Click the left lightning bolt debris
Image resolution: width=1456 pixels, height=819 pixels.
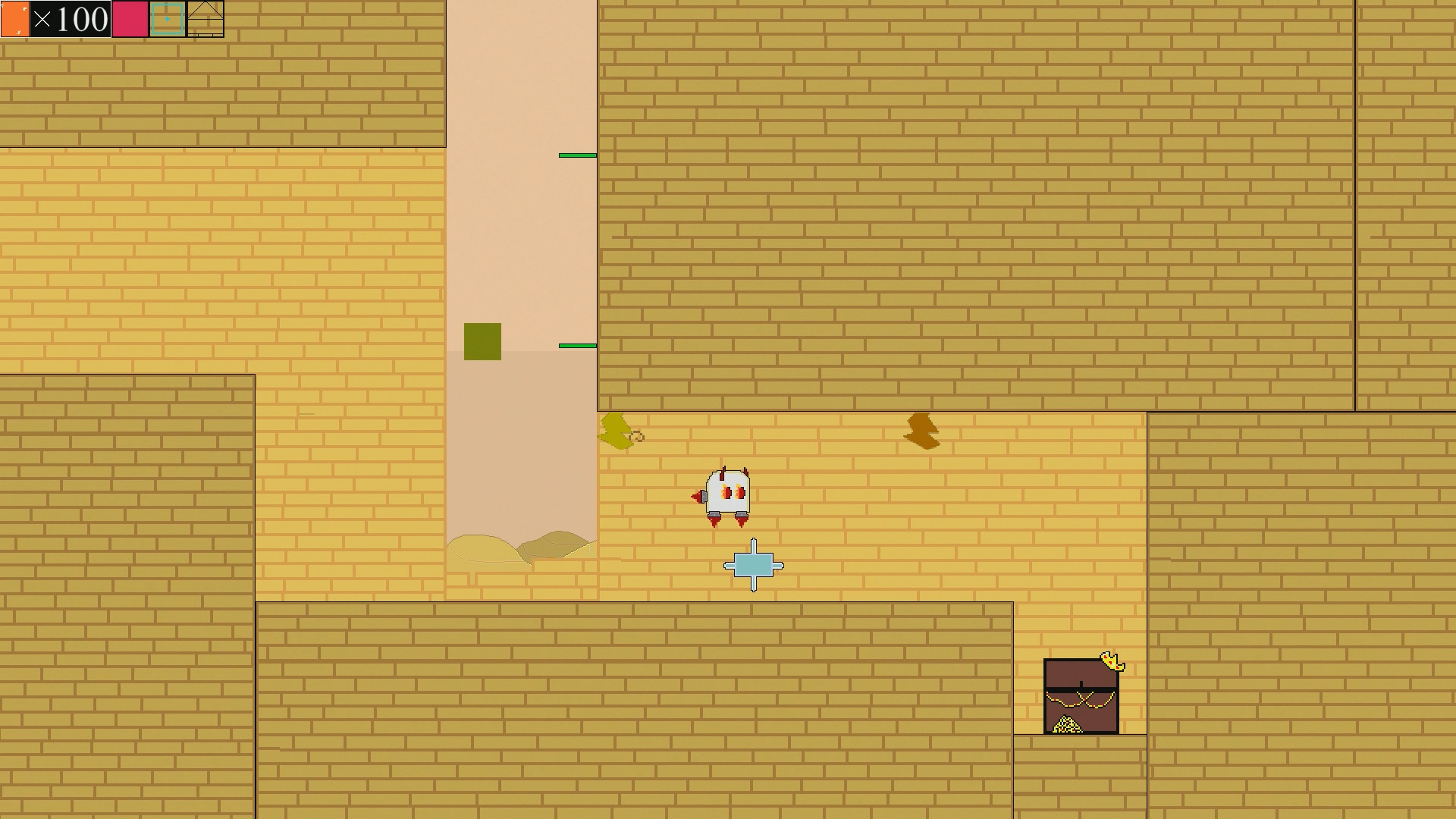[618, 432]
